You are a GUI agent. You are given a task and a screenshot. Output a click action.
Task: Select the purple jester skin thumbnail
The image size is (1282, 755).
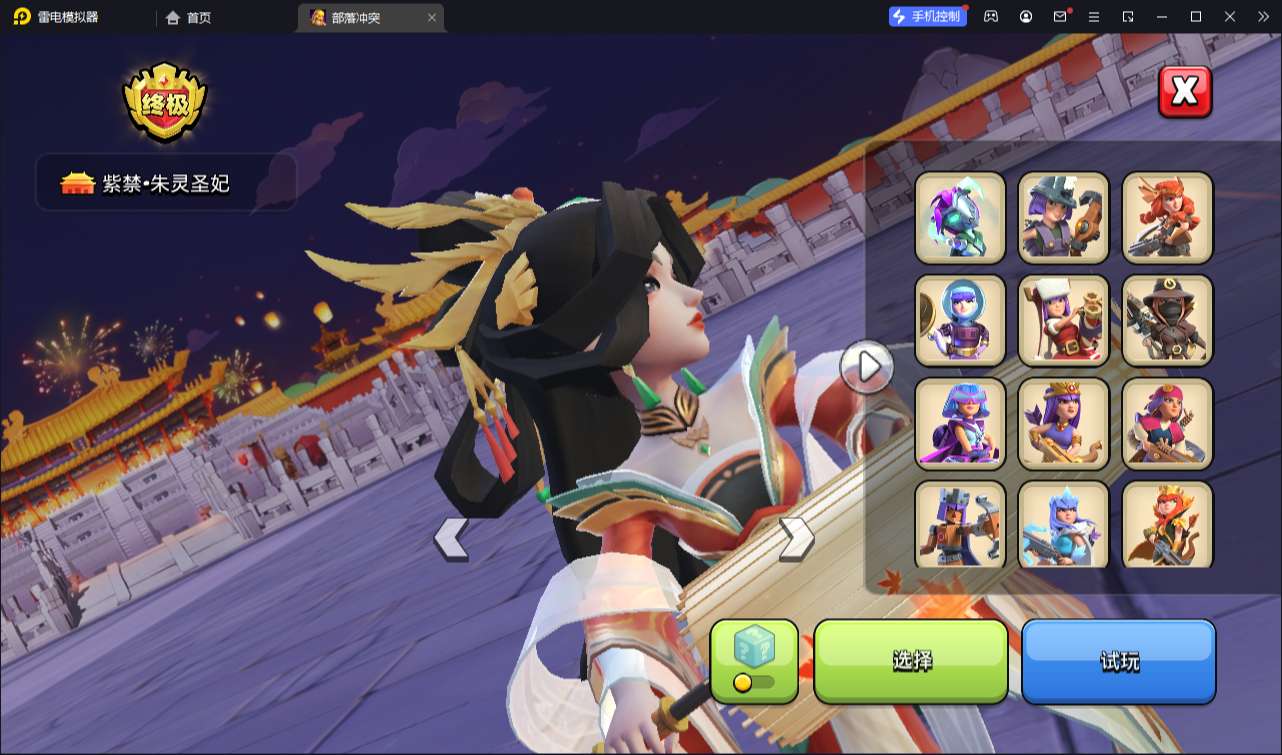click(960, 217)
